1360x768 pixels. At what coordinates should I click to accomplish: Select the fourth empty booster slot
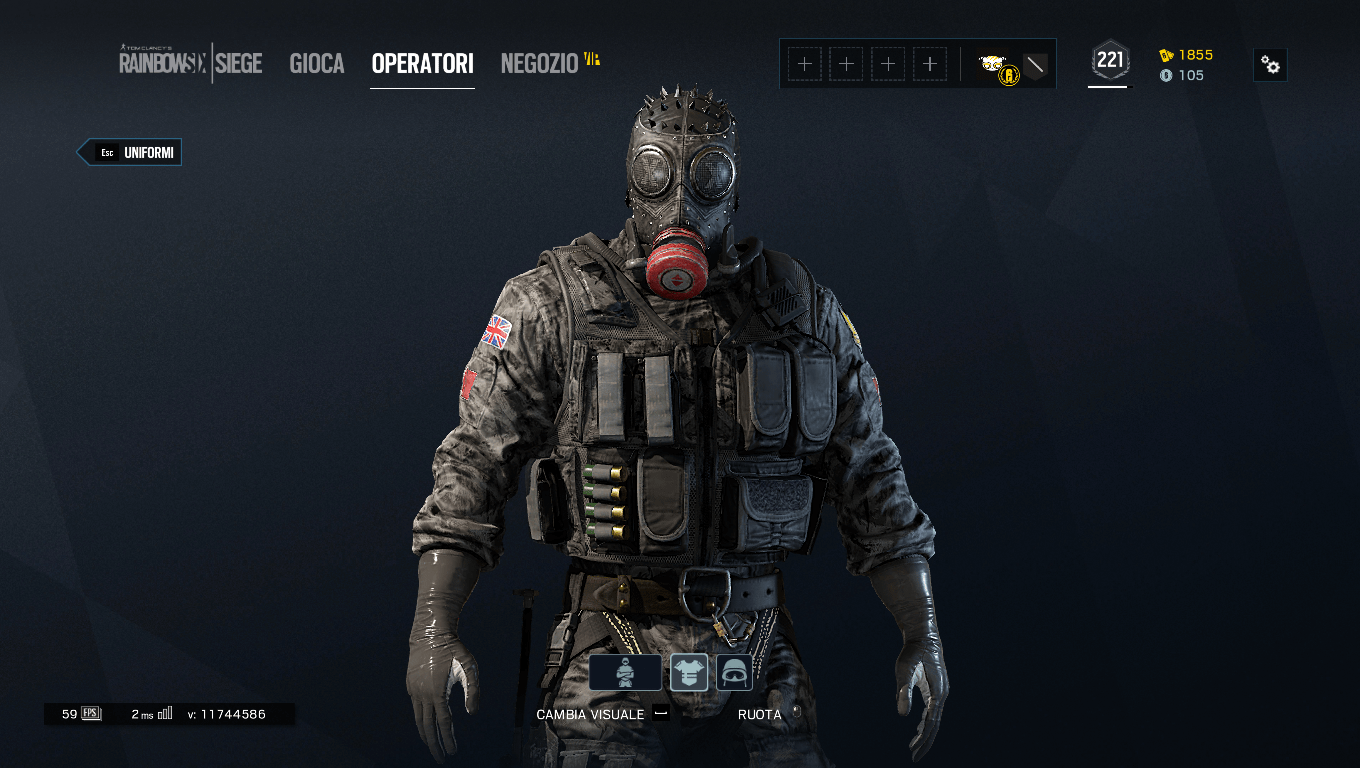click(x=930, y=63)
